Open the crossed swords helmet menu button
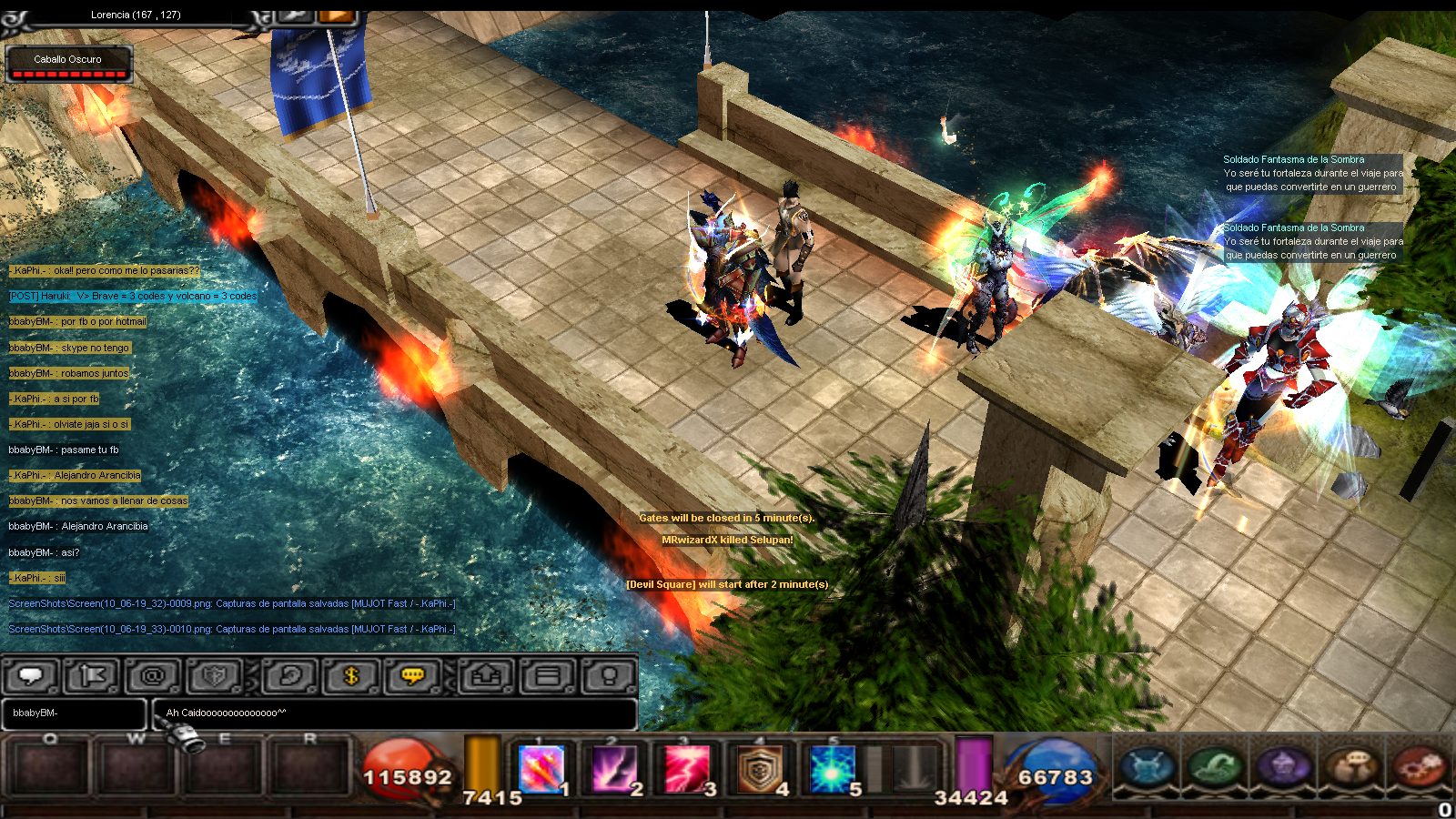Screen dimensions: 1456x819 pyautogui.click(x=1148, y=766)
